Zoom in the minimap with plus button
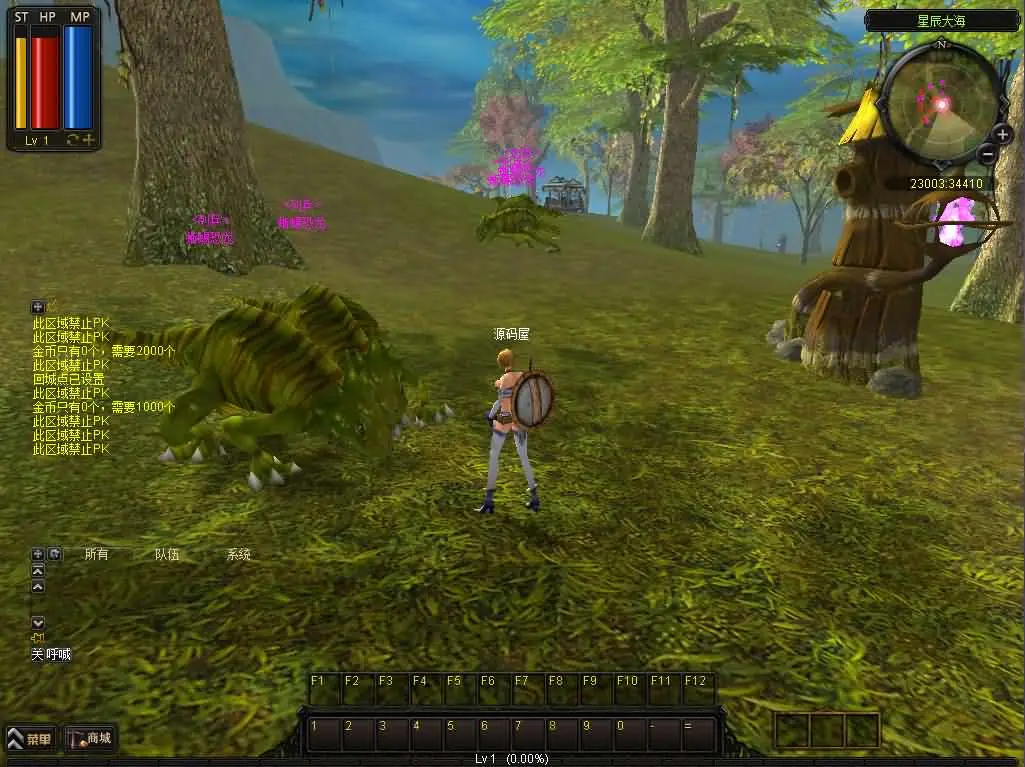This screenshot has width=1025, height=767. click(1003, 134)
